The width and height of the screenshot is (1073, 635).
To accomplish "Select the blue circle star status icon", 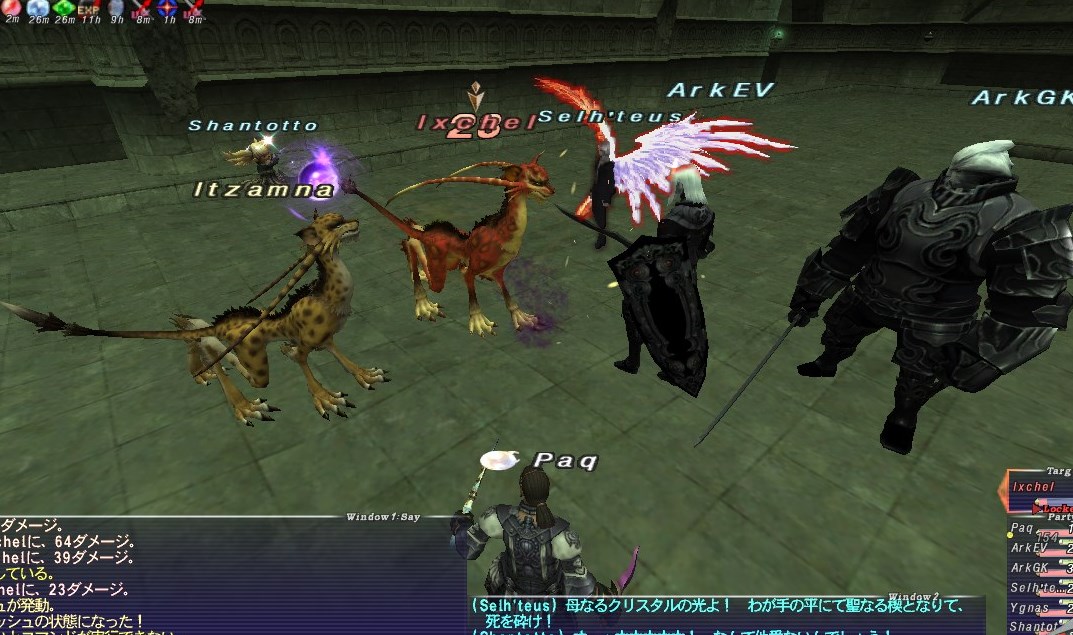I will click(167, 8).
